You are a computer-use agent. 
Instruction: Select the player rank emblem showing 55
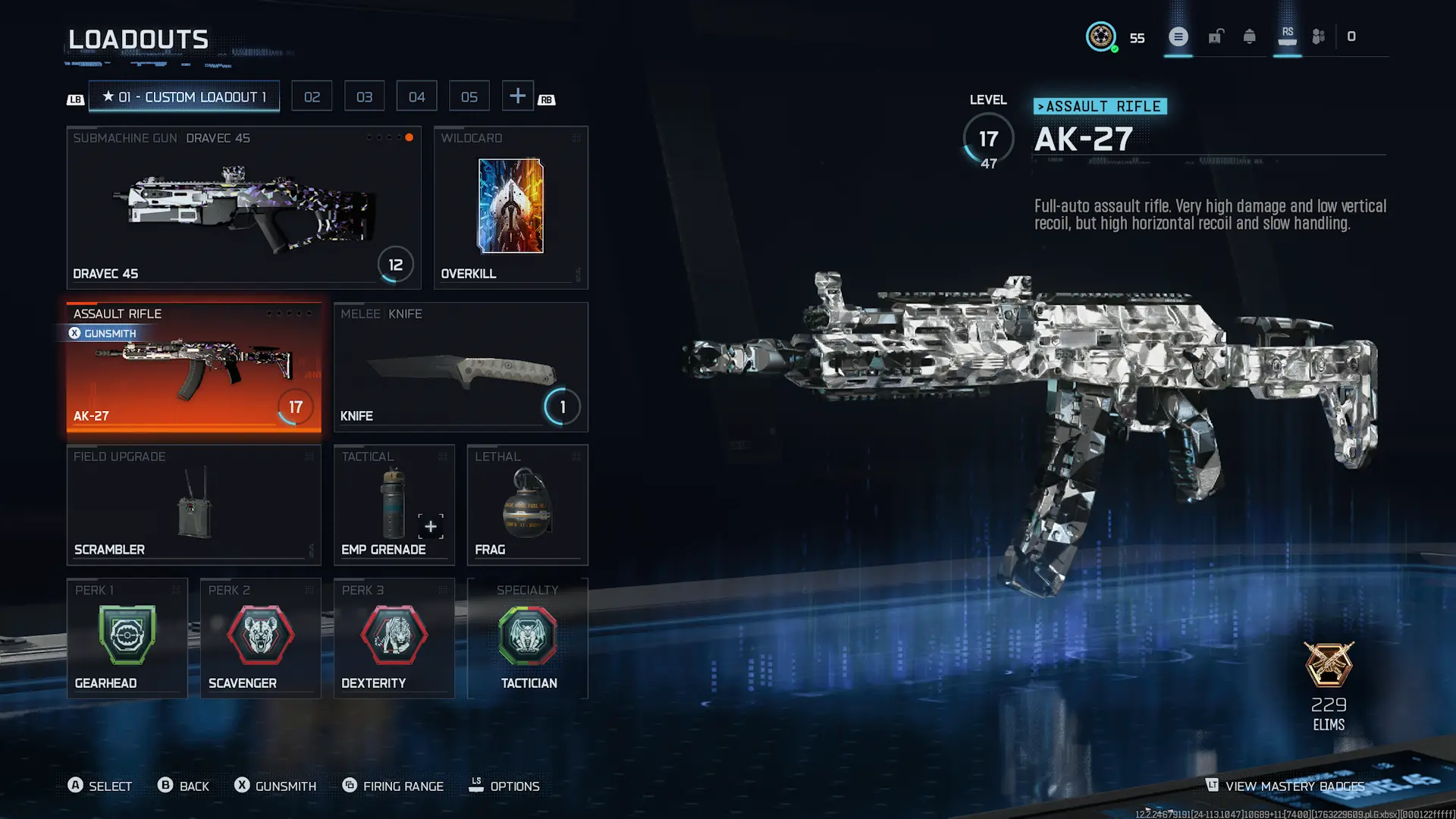point(1102,37)
